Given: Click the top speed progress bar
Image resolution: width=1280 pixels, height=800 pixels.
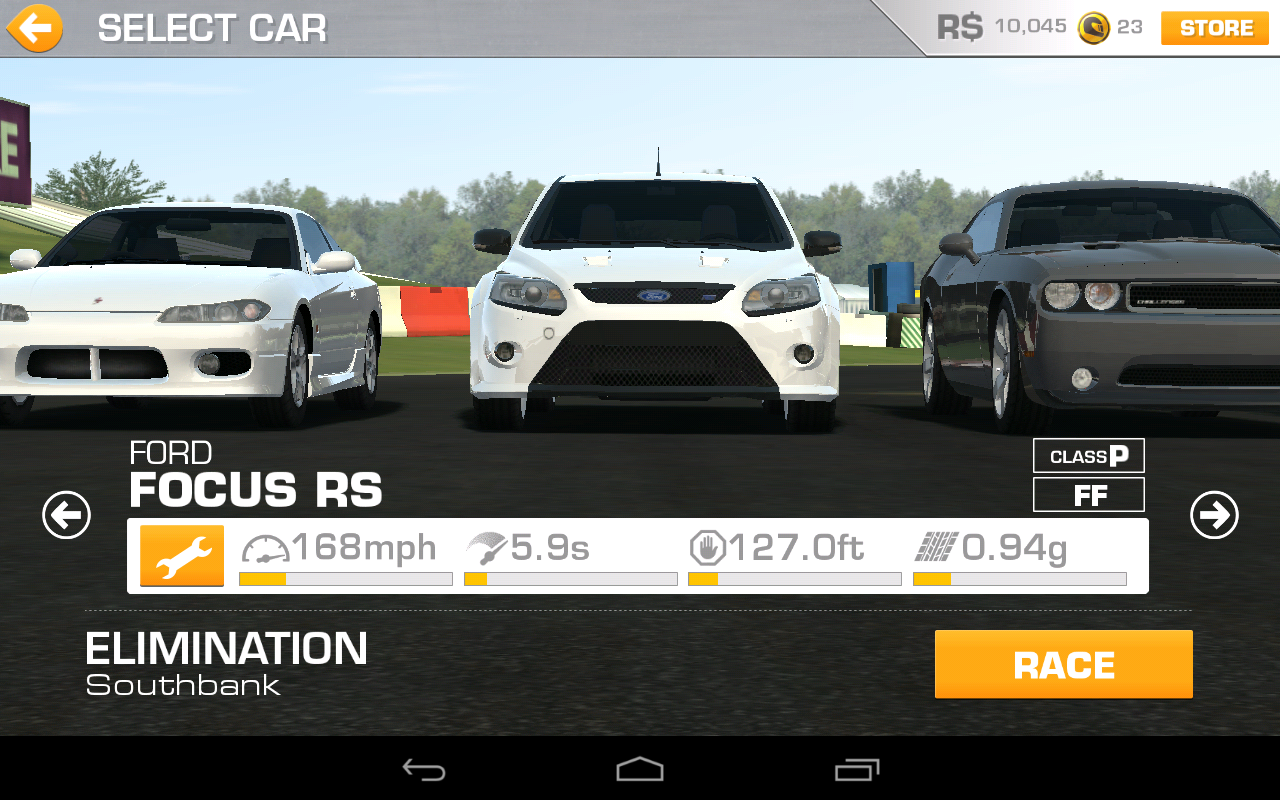Looking at the screenshot, I should (x=345, y=578).
